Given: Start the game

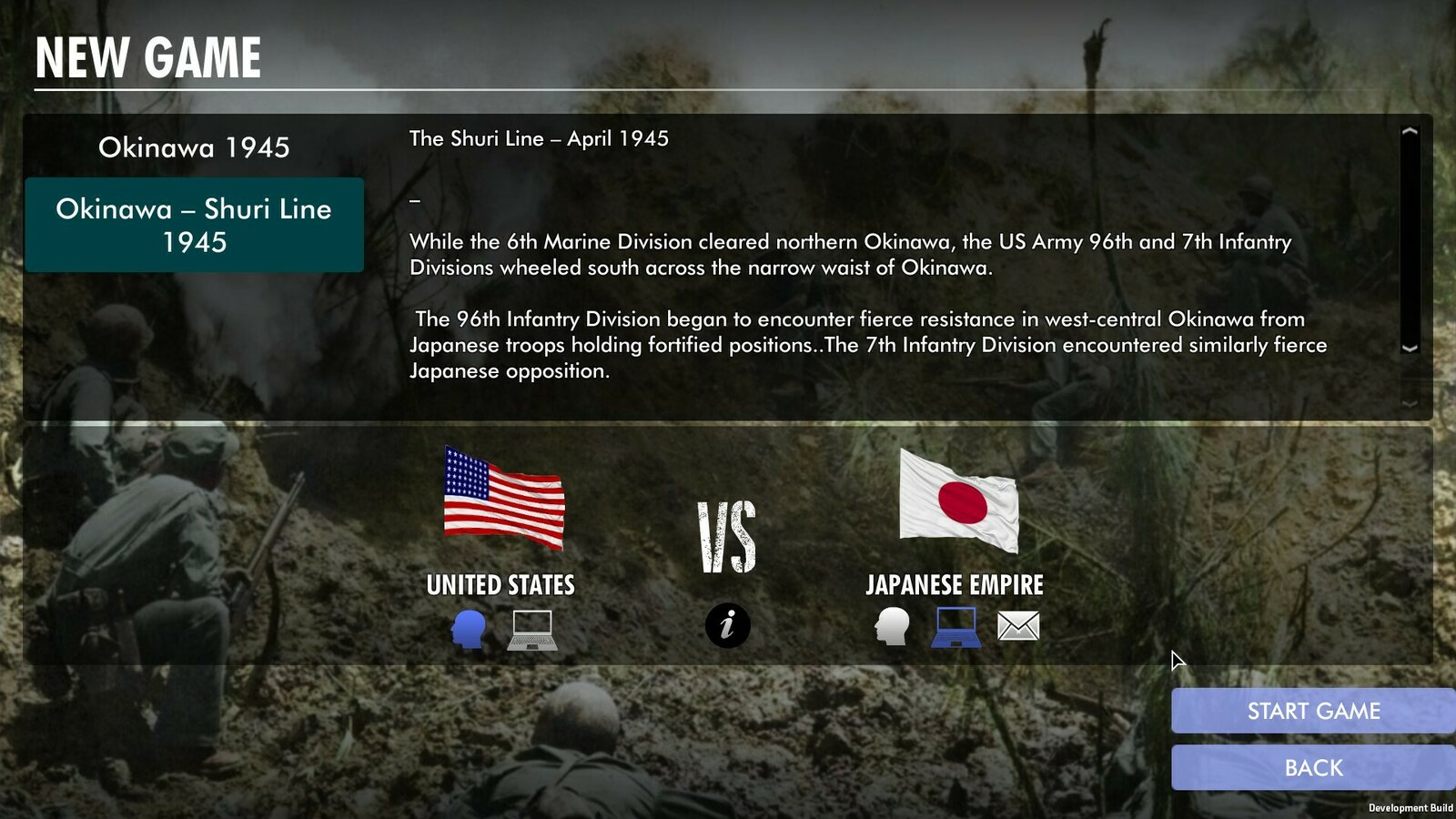Looking at the screenshot, I should (x=1312, y=711).
